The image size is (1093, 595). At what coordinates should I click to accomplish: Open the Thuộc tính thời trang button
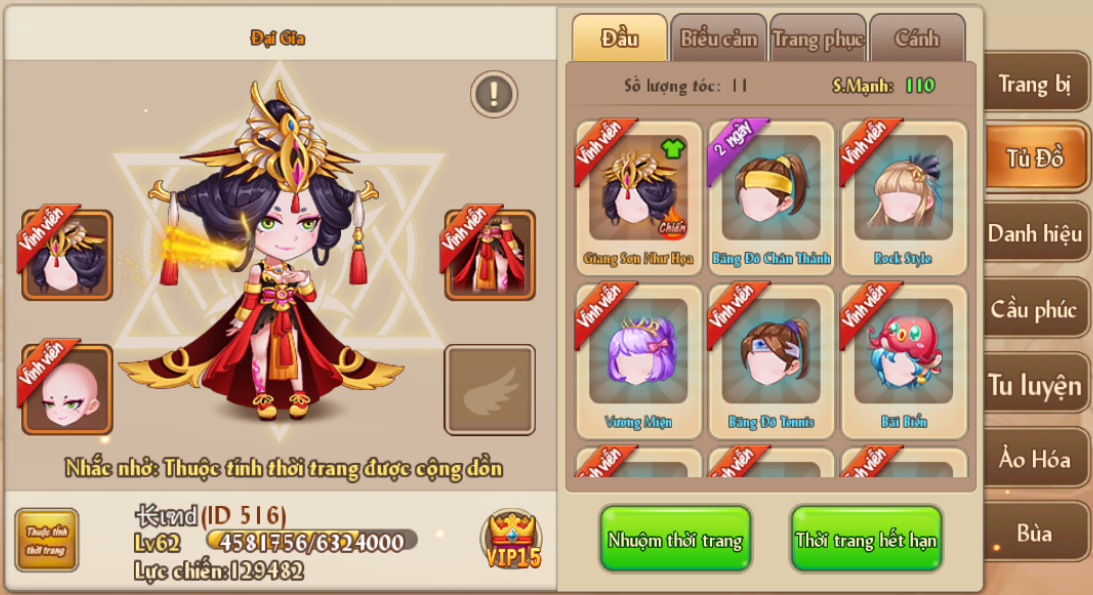46,541
